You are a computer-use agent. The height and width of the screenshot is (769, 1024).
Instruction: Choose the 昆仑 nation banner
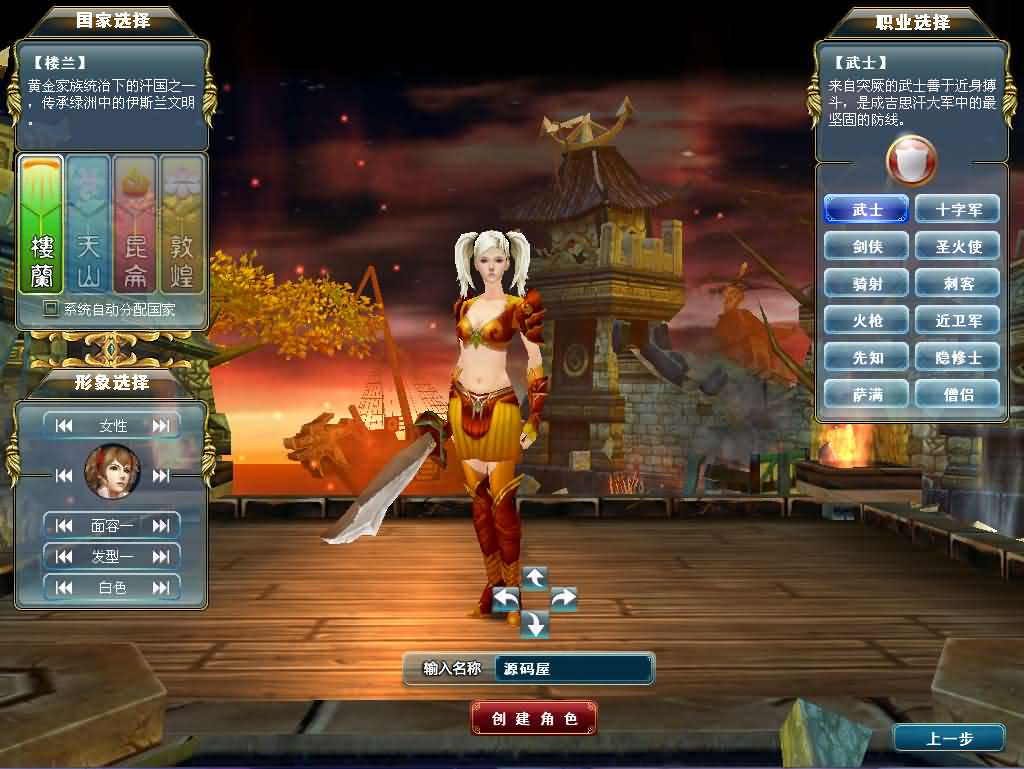[x=135, y=224]
